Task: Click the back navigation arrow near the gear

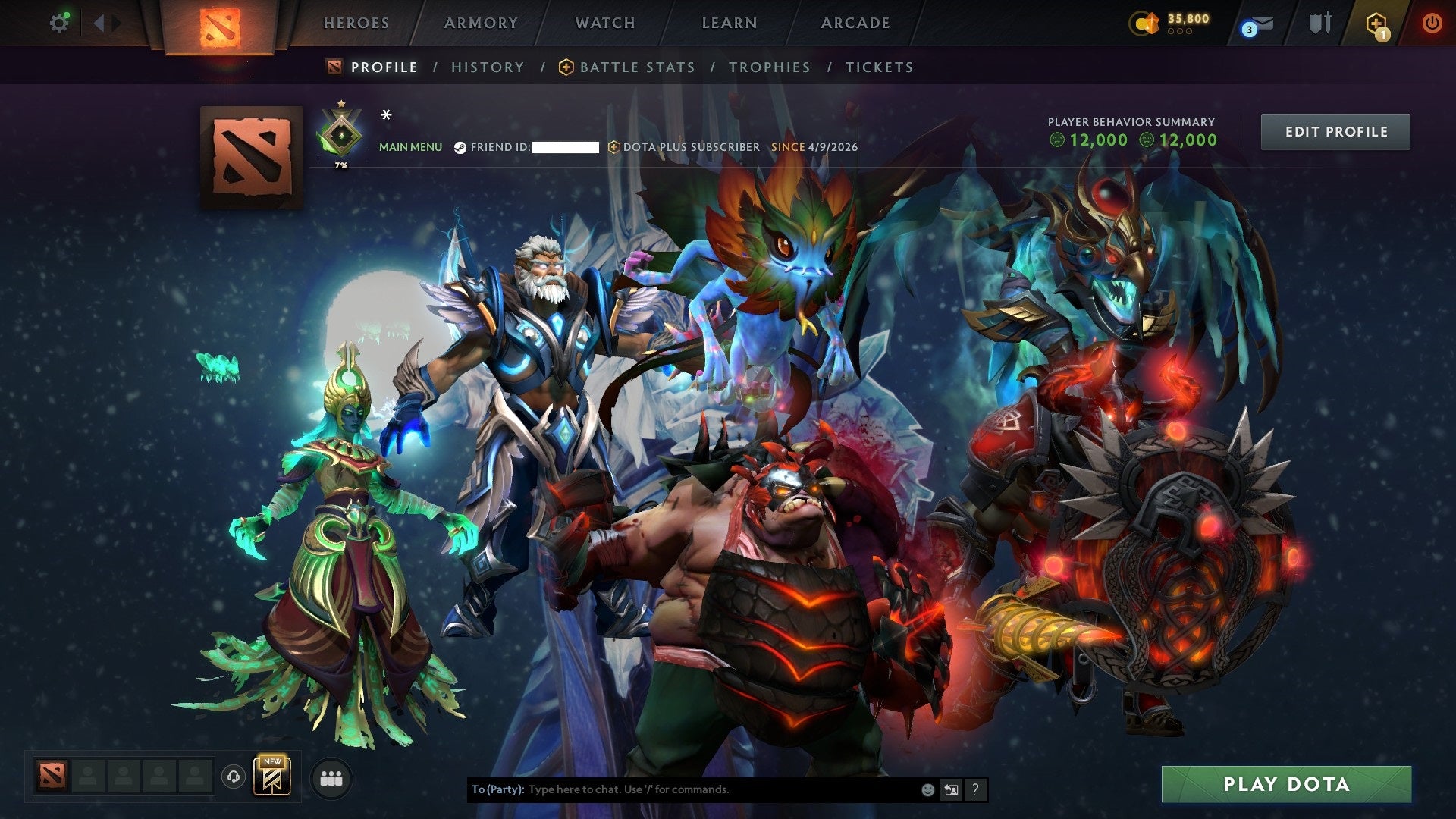Action: 97,22
